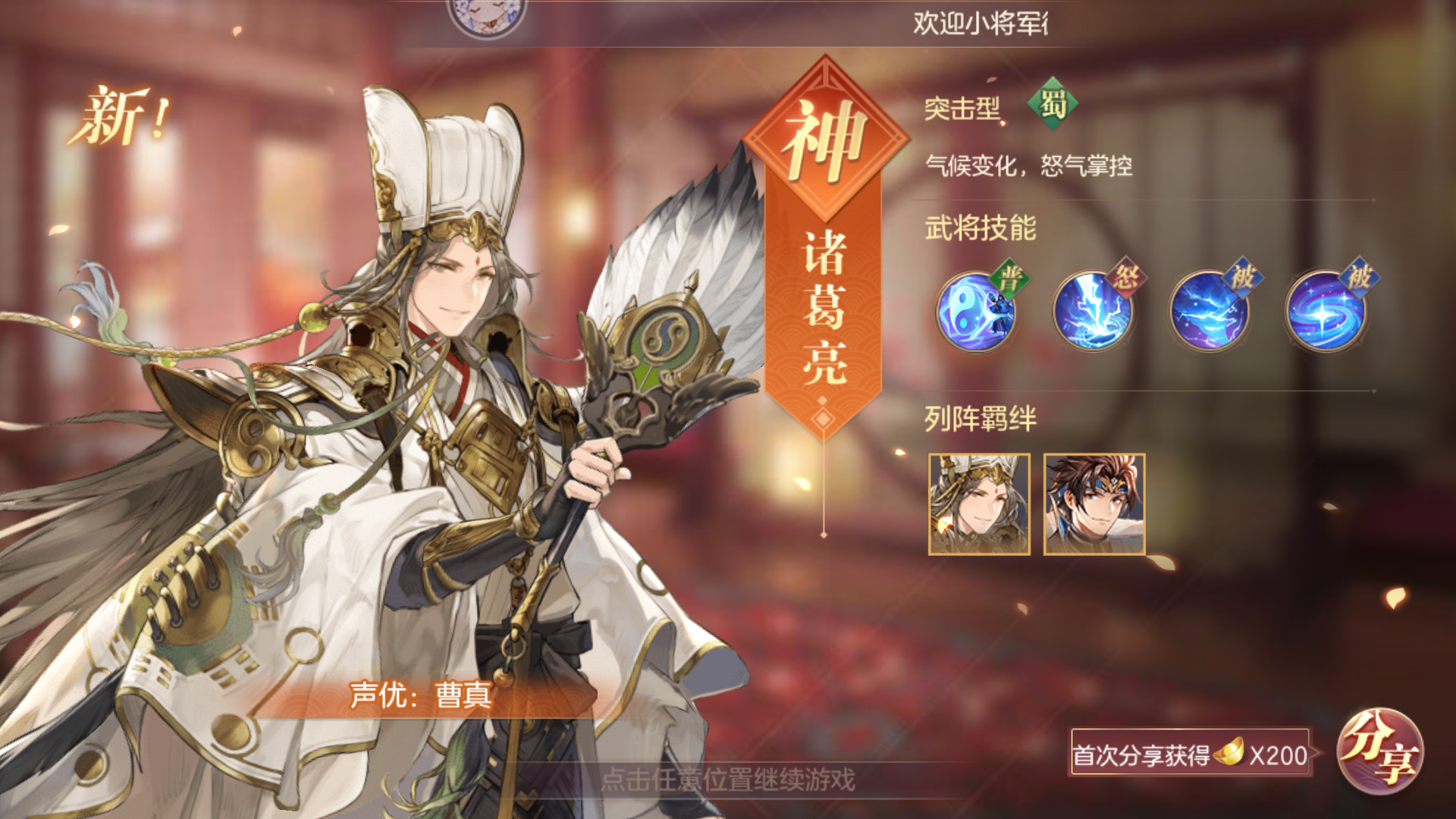Tap the player avatar at top center
Image resolution: width=1456 pixels, height=819 pixels.
489,17
